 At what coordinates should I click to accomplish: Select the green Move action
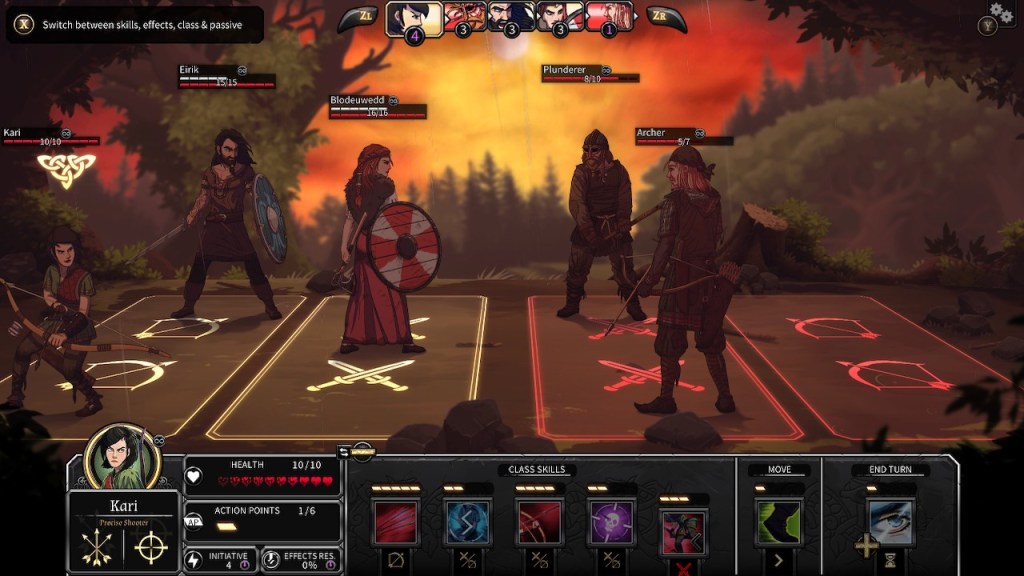pyautogui.click(x=779, y=522)
